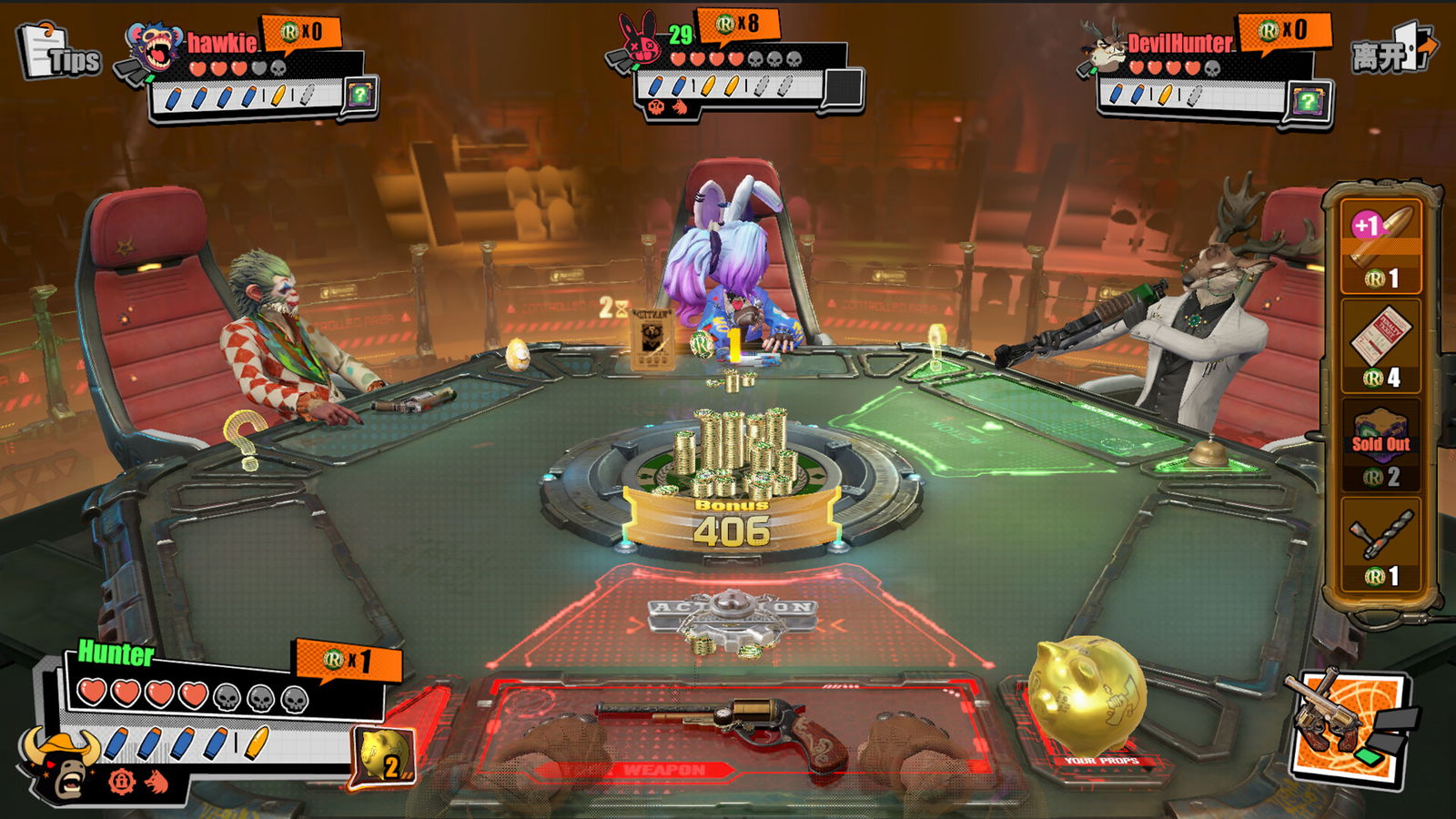
Task: Click the padlock gear status icon
Action: 122,781
